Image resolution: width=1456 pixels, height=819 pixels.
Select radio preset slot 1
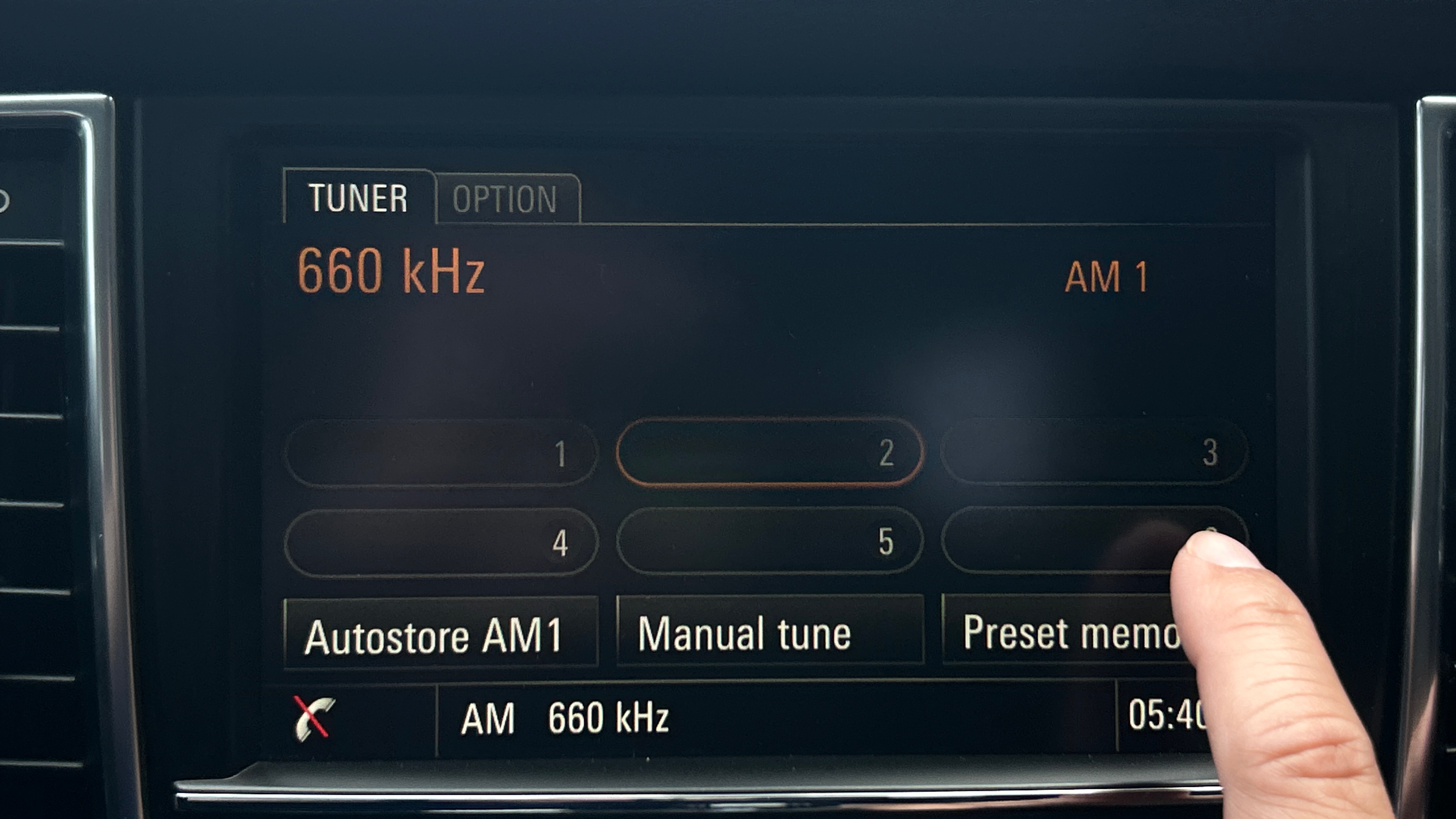(441, 453)
